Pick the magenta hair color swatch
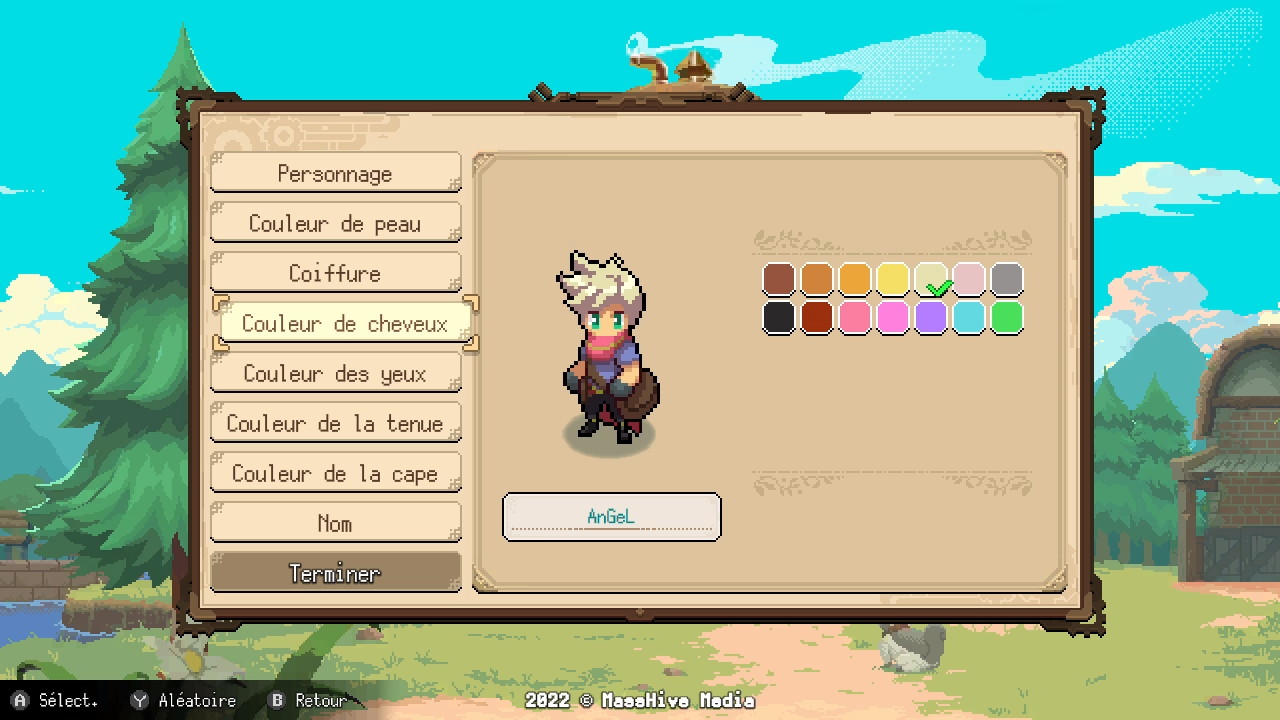 (893, 318)
